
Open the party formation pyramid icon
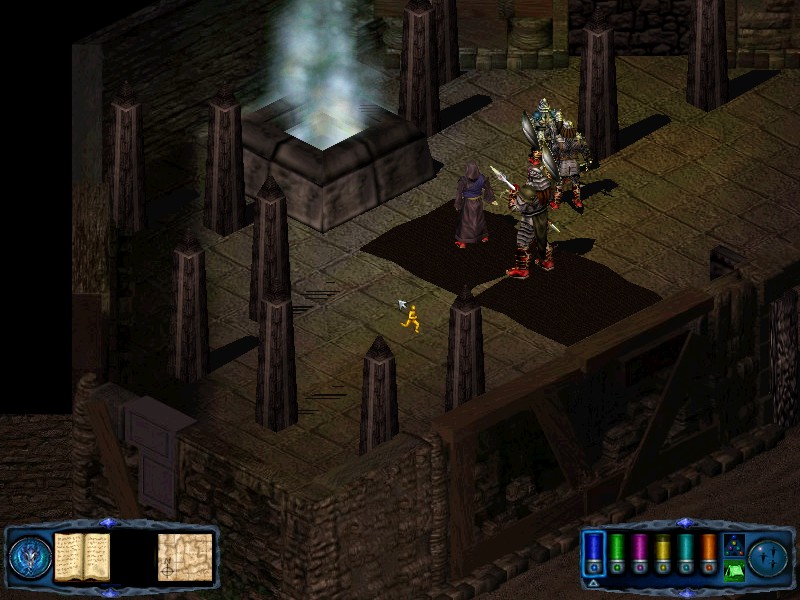pyautogui.click(x=733, y=545)
